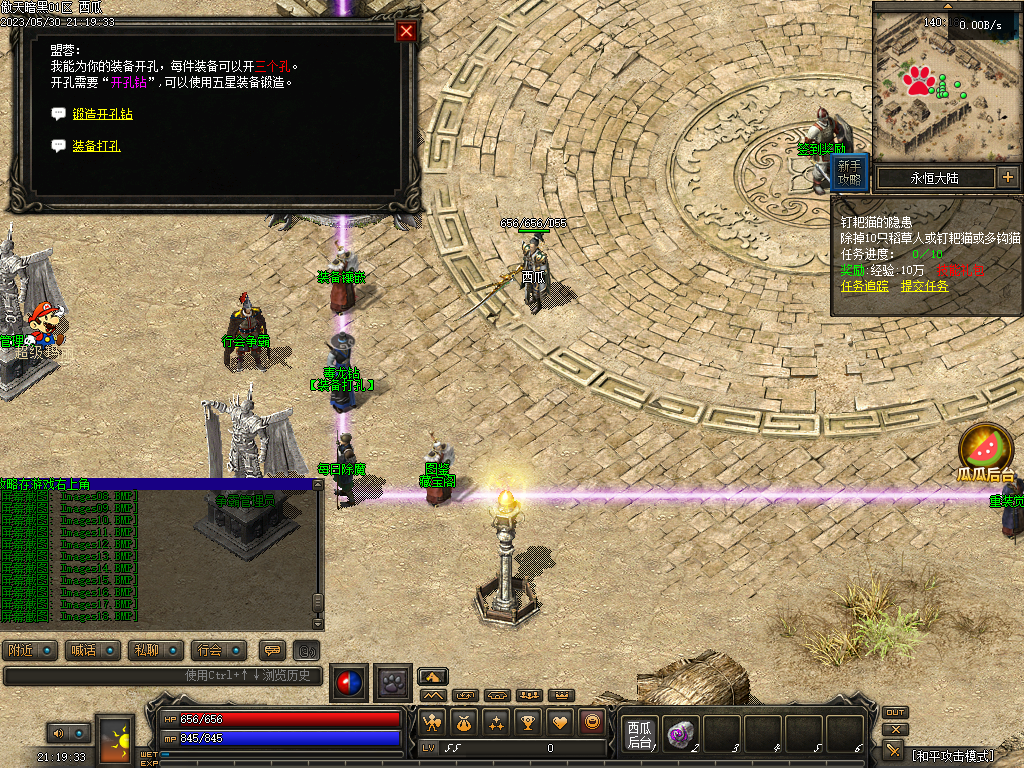1024x768 pixels.
Task: Click the red and blue orb button
Action: (x=349, y=683)
